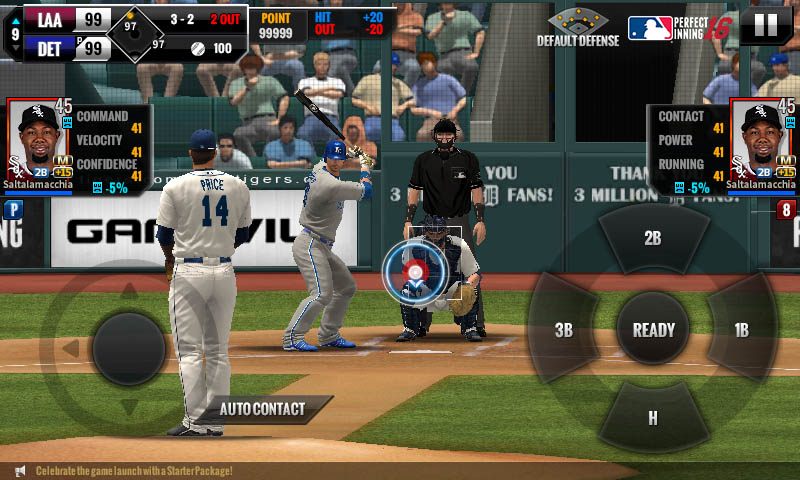Click the virtual joystick knob
This screenshot has width=800, height=480.
point(128,348)
